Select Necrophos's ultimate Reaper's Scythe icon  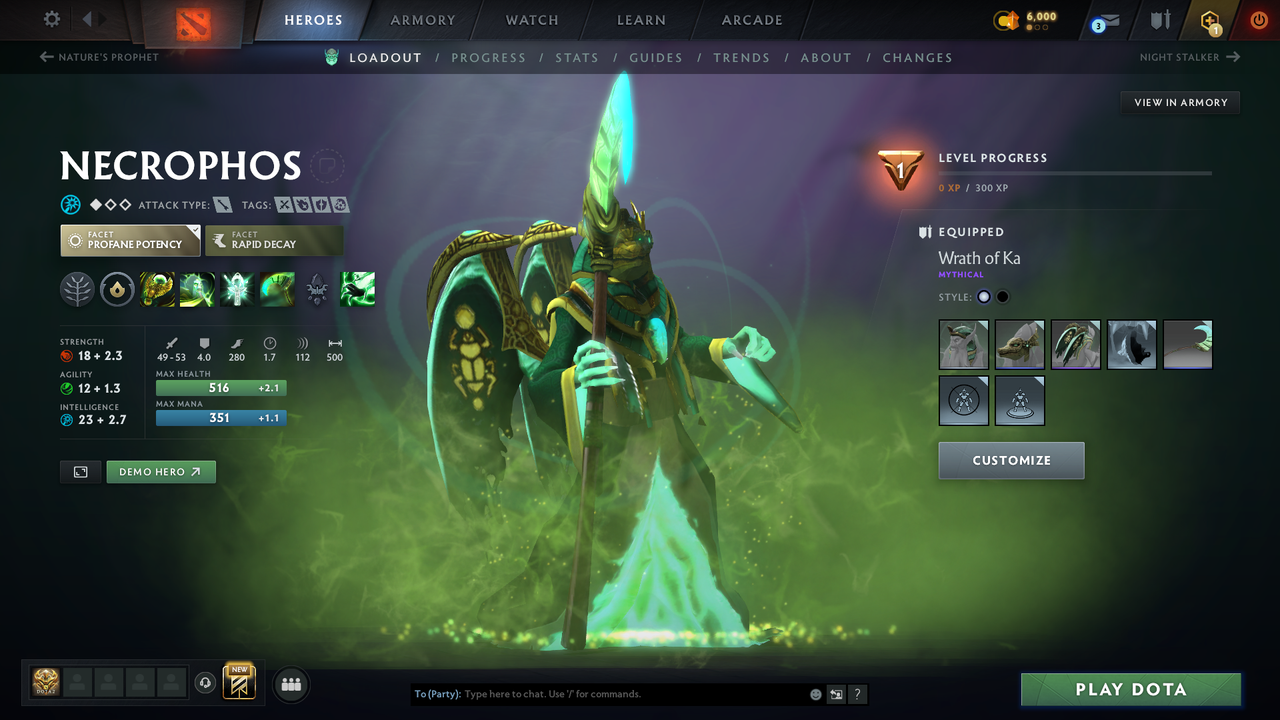tap(277, 289)
